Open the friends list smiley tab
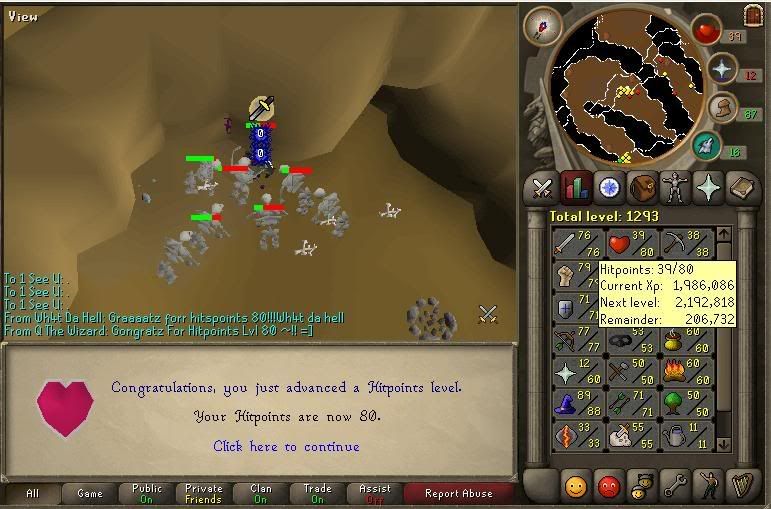Screen dimensions: 771x509 (x=577, y=486)
